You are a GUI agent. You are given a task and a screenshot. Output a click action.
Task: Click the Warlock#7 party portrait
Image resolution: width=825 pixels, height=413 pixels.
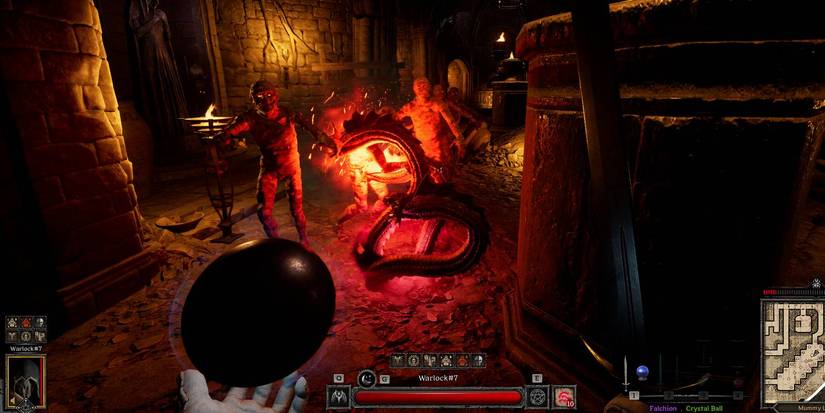(x=25, y=381)
